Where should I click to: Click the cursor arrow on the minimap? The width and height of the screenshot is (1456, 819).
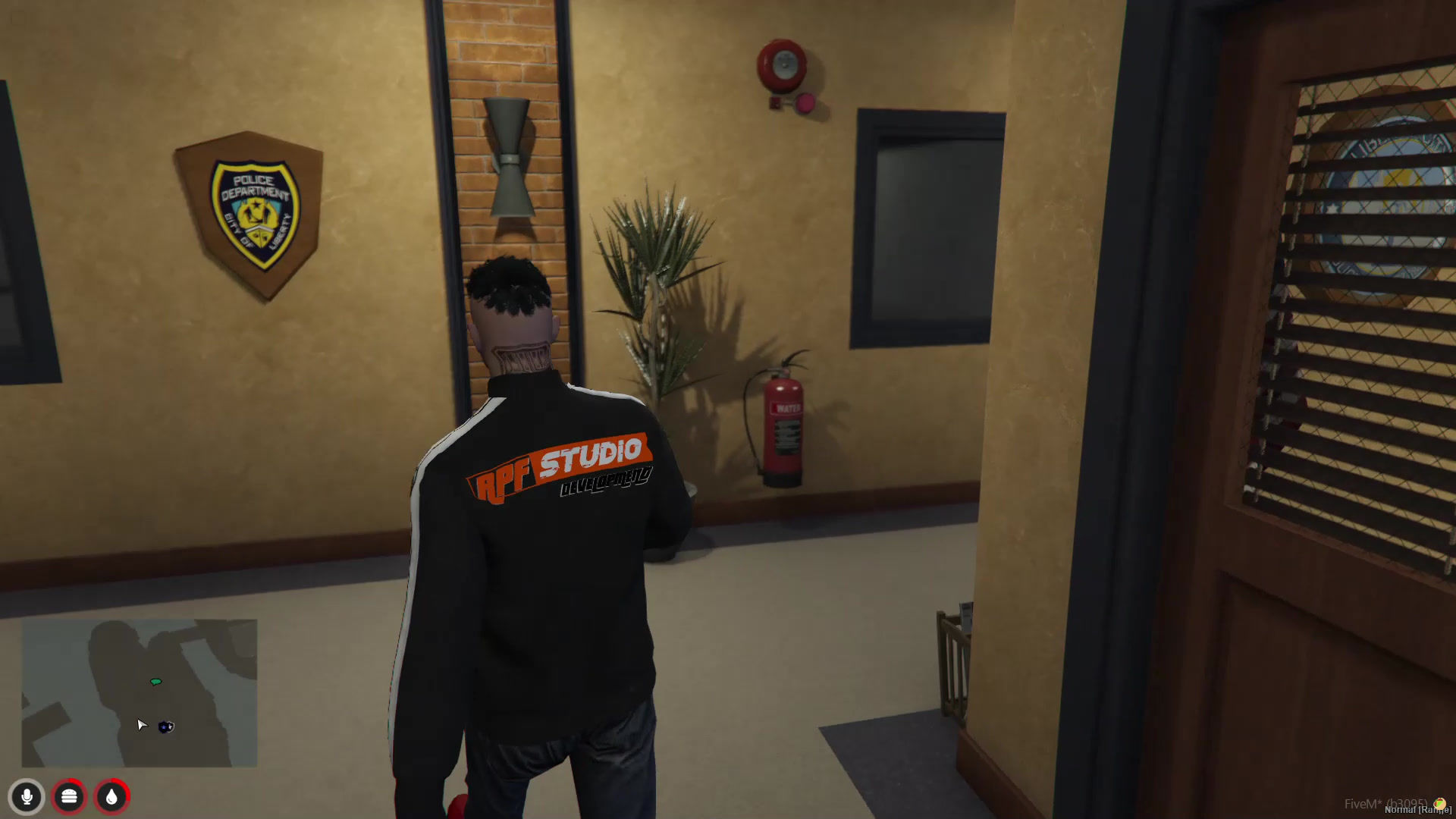[141, 726]
